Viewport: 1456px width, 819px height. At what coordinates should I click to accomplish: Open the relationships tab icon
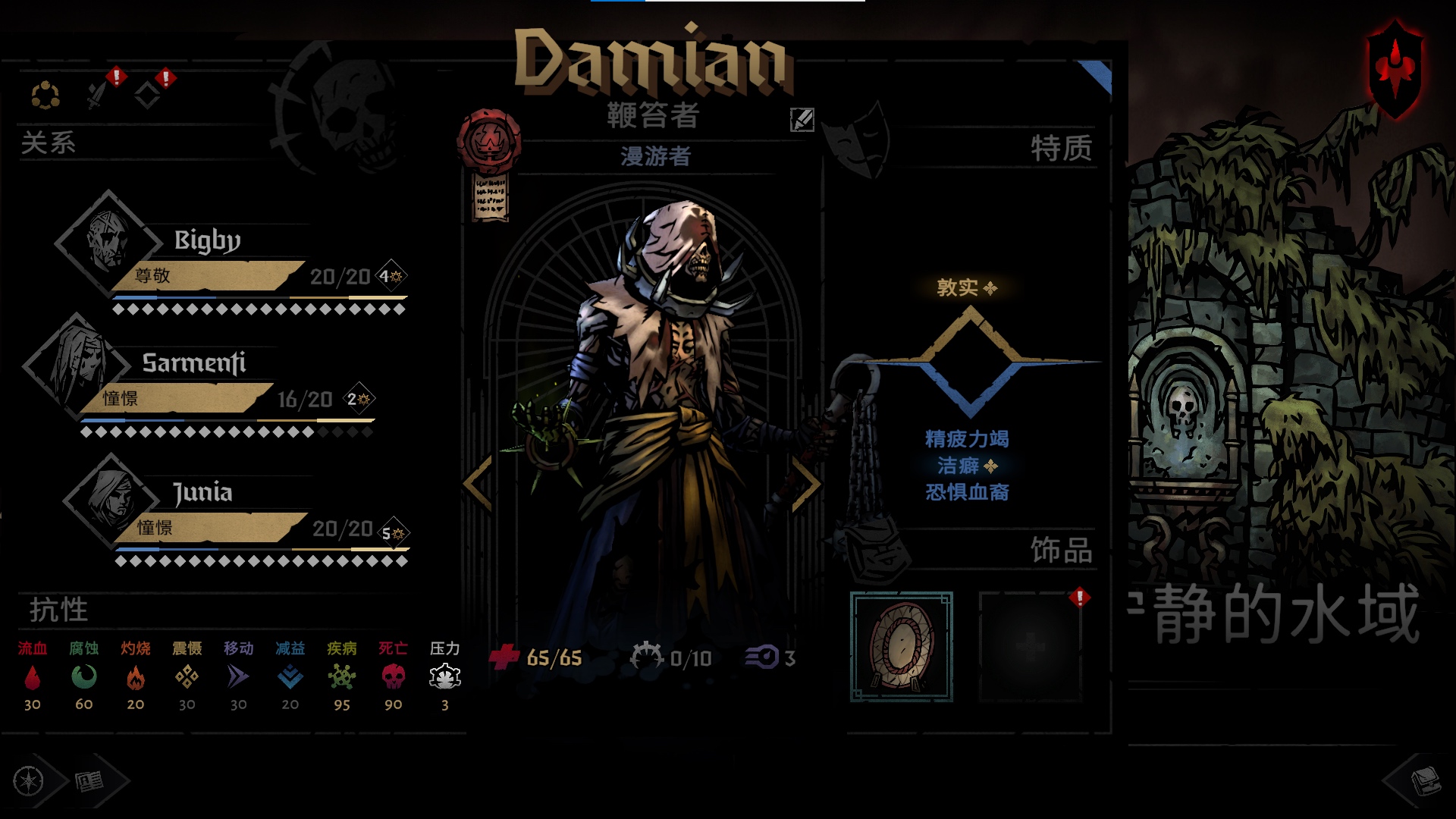[x=45, y=96]
